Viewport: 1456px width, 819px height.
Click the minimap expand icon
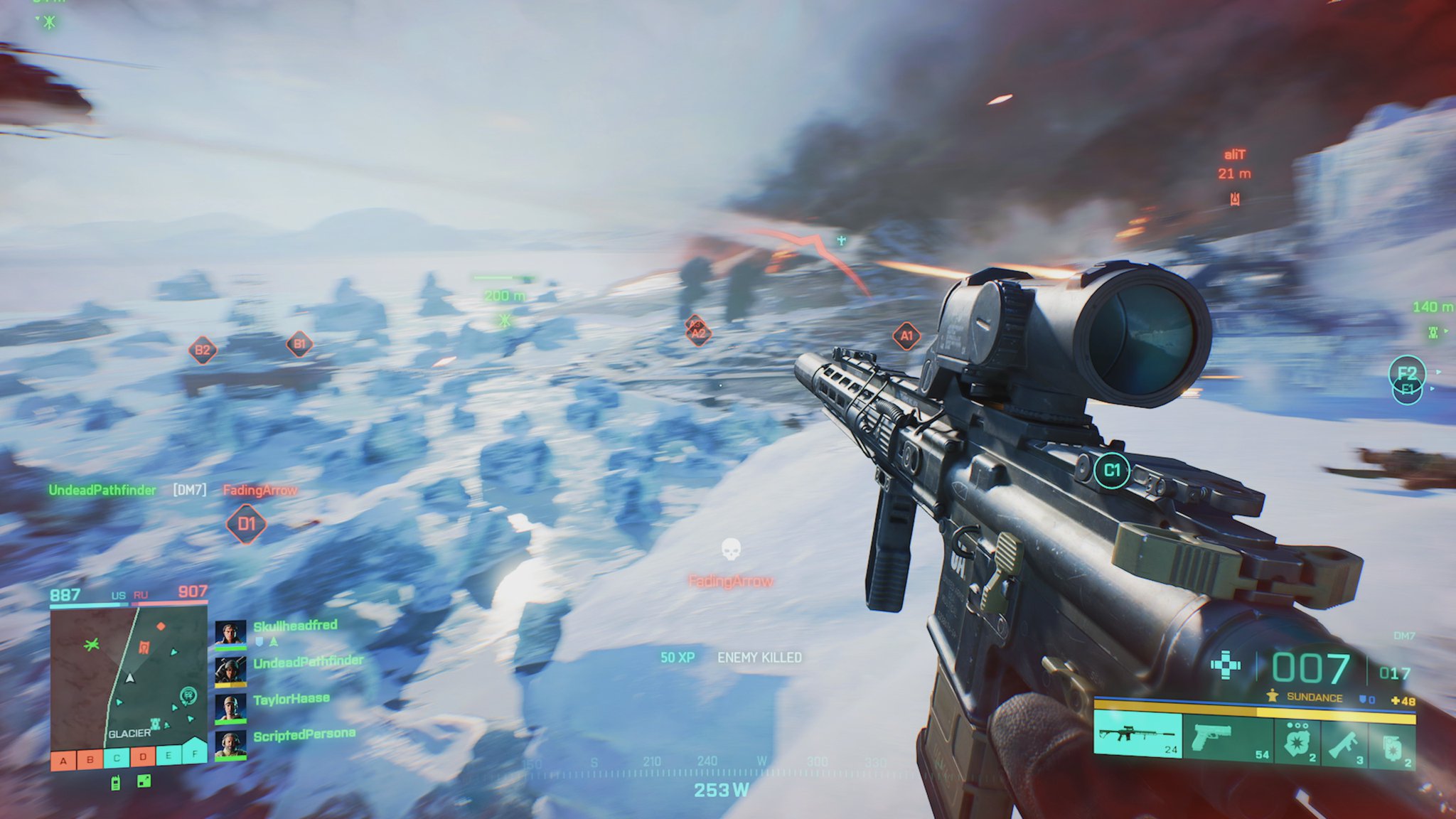(144, 781)
